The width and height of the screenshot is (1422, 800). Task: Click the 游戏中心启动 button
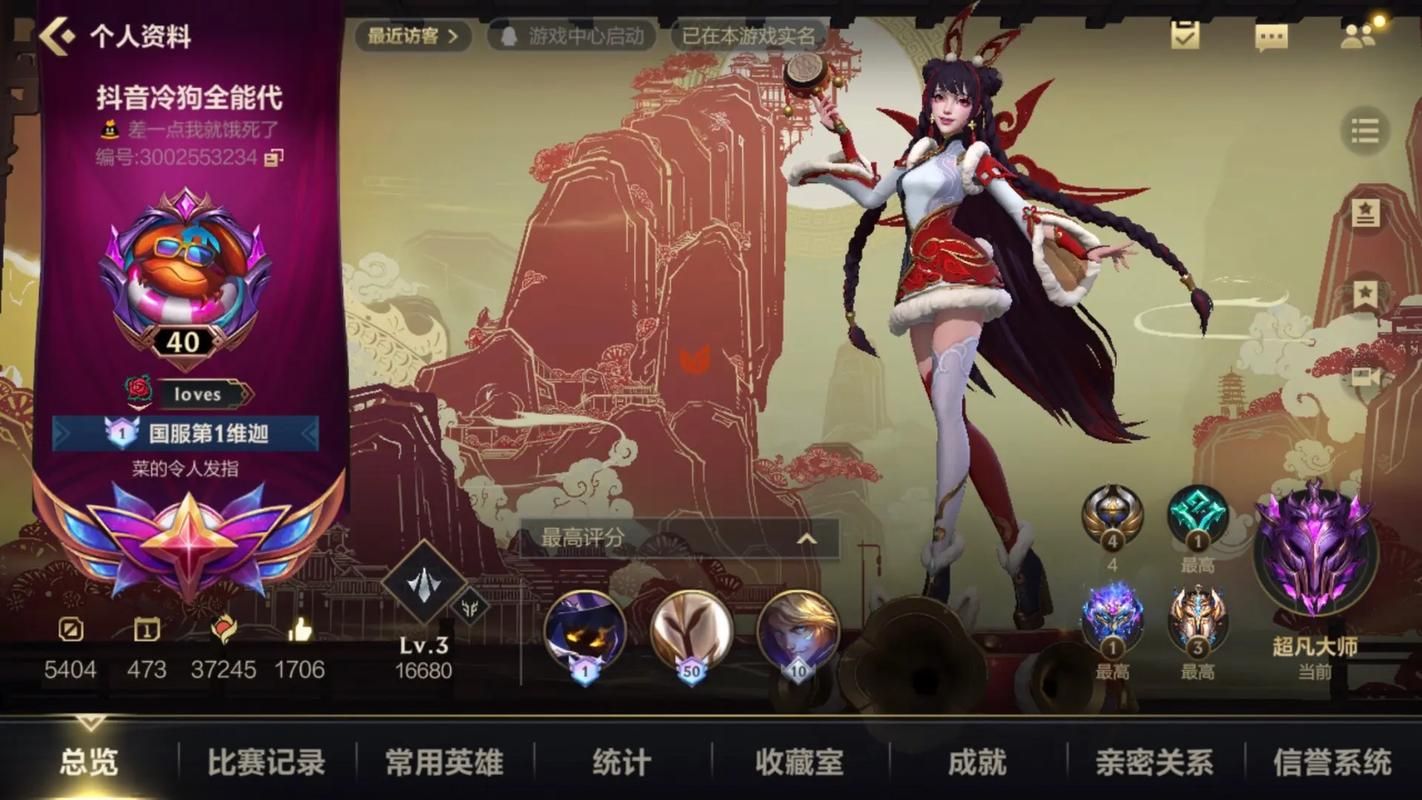[570, 34]
